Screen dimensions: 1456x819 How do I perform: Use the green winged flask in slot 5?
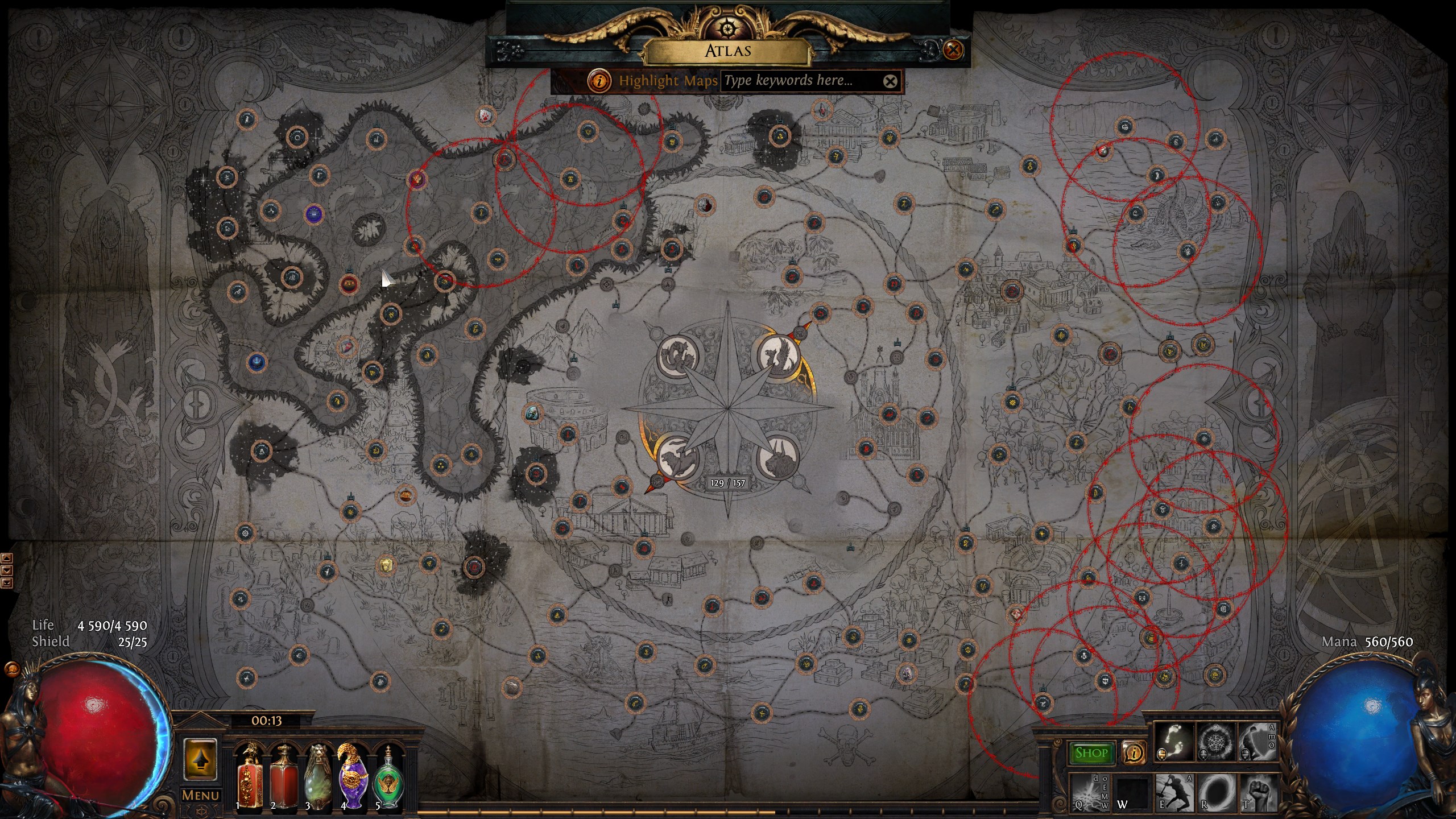[388, 777]
